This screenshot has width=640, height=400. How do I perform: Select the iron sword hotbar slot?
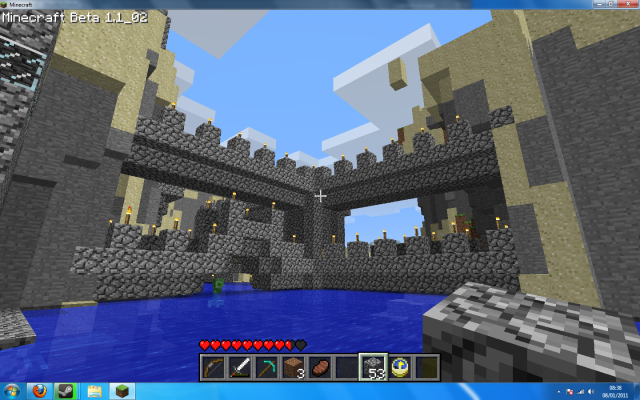240,367
